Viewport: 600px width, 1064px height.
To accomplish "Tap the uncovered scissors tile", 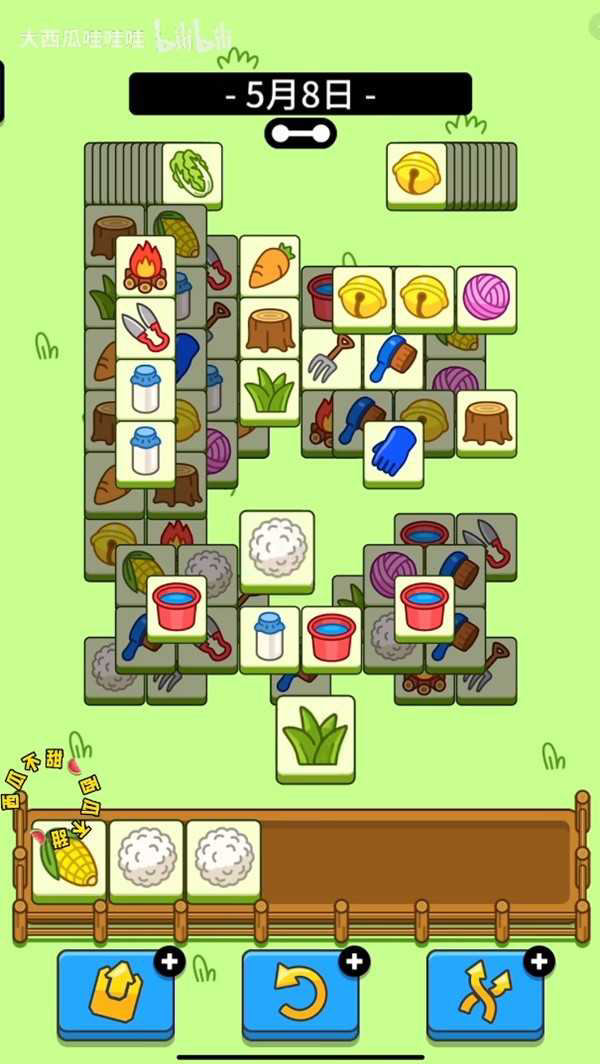I will click(x=145, y=327).
